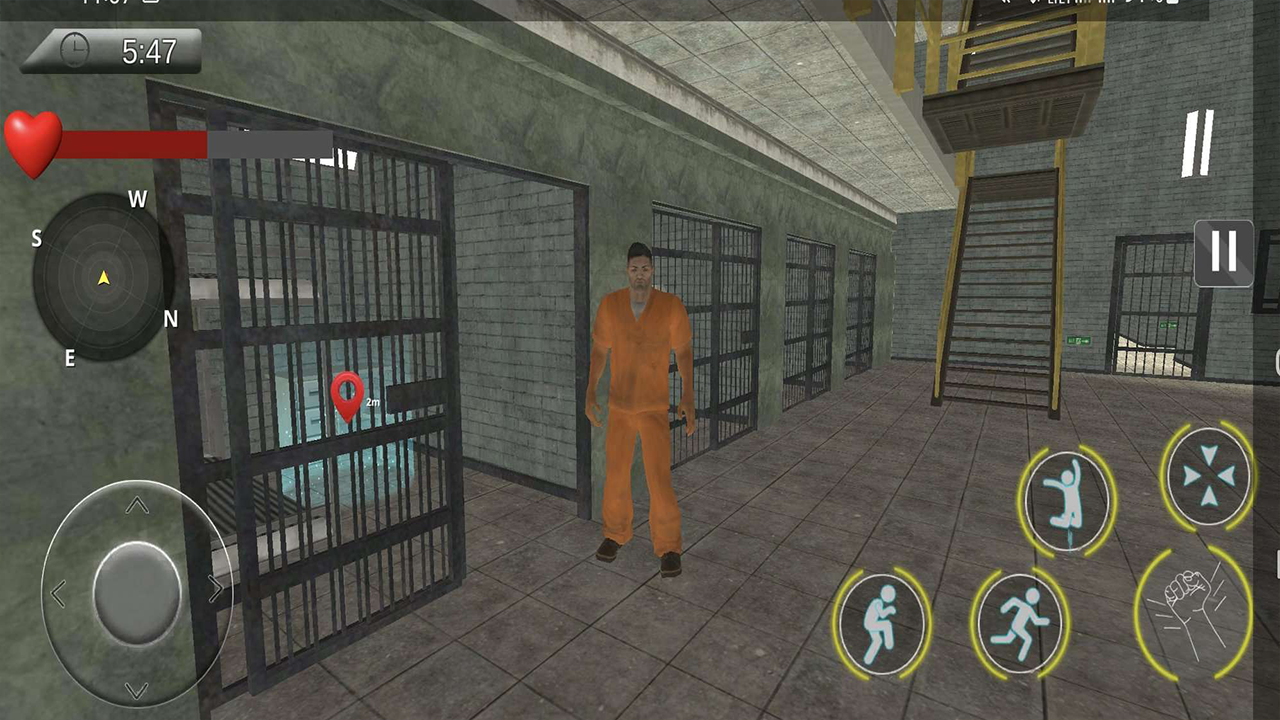Tap the compass dial with cardinal directions
Screen dimensions: 1280x720
103,279
